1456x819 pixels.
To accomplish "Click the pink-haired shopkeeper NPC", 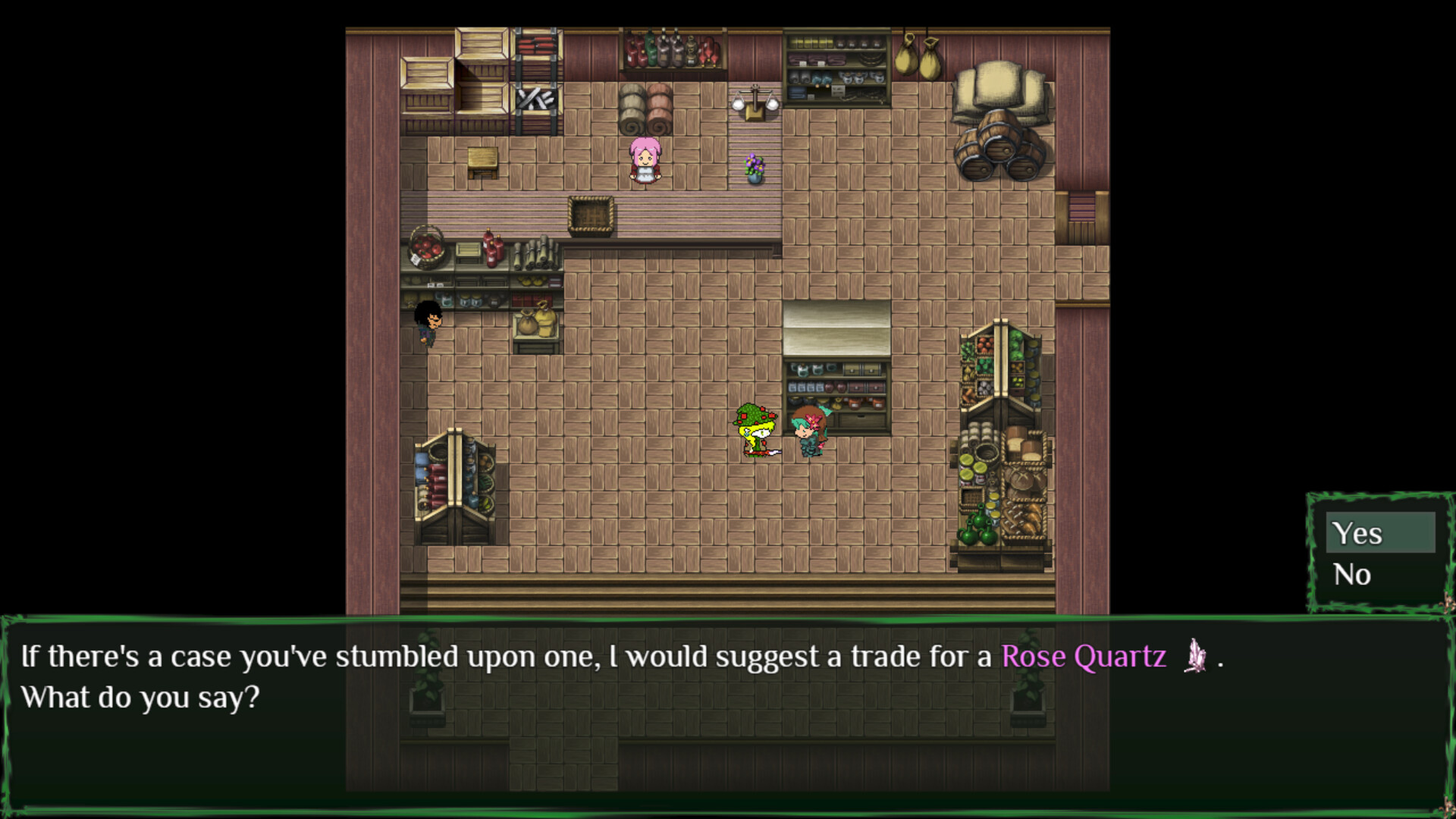I will [644, 159].
